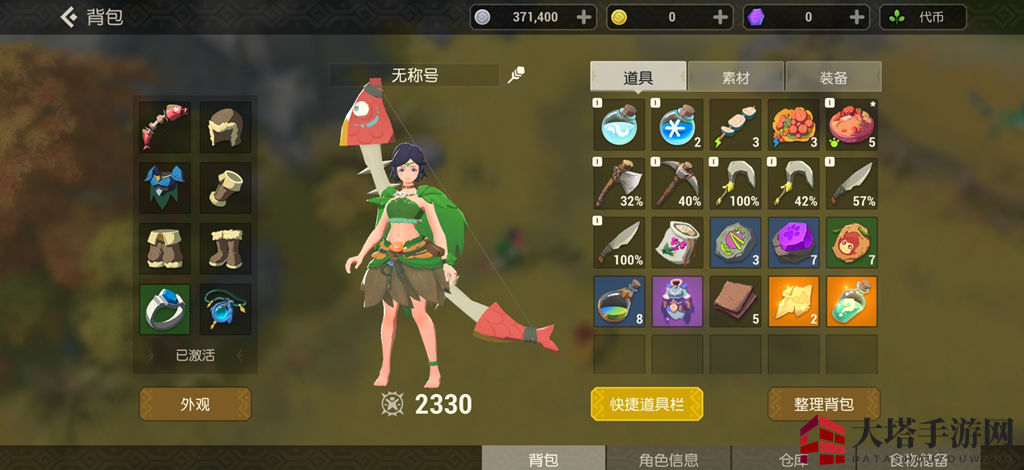The width and height of the screenshot is (1024, 470).
Task: Select the knife with 57% durability
Action: tap(852, 183)
